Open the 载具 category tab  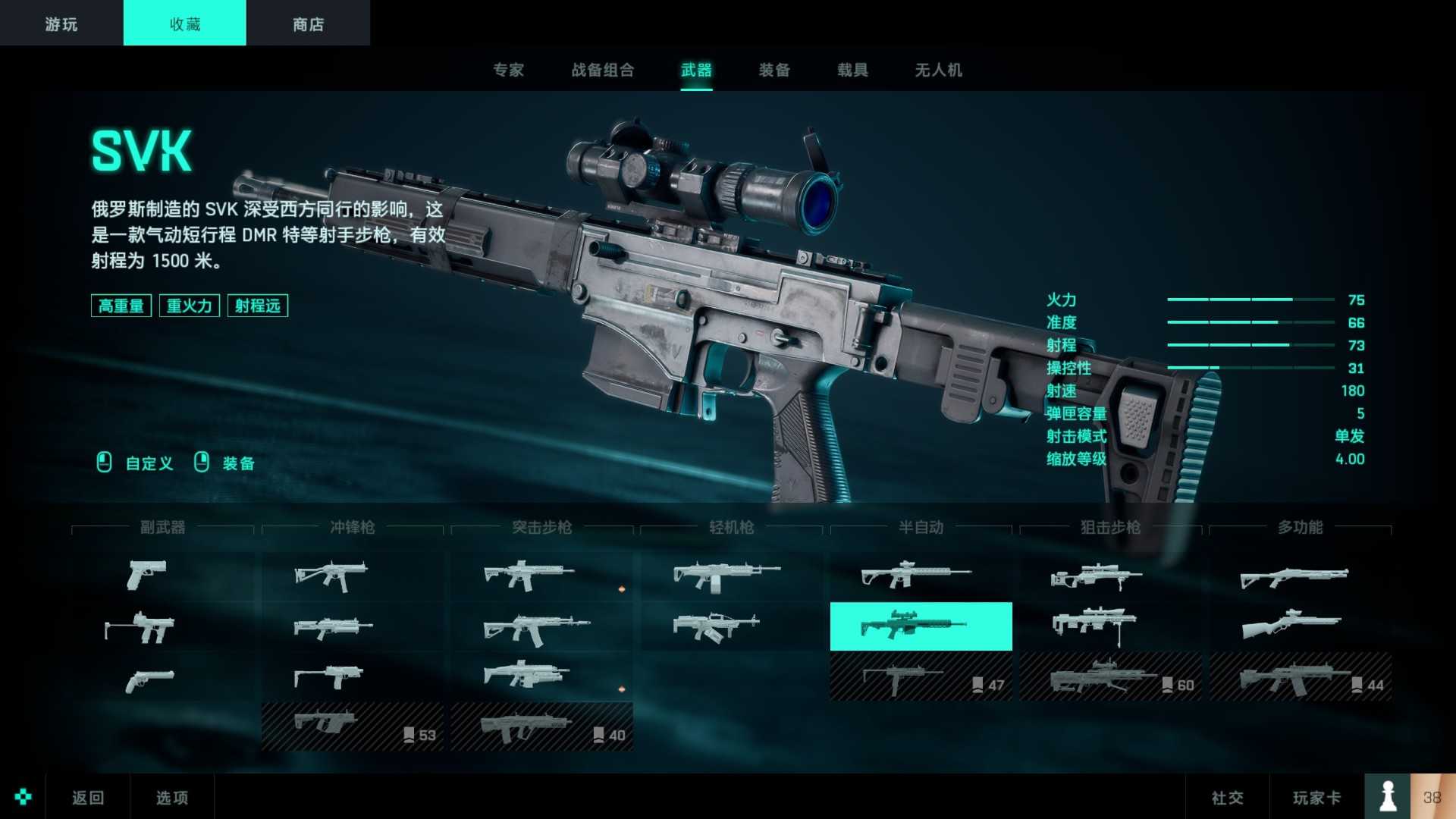(852, 71)
